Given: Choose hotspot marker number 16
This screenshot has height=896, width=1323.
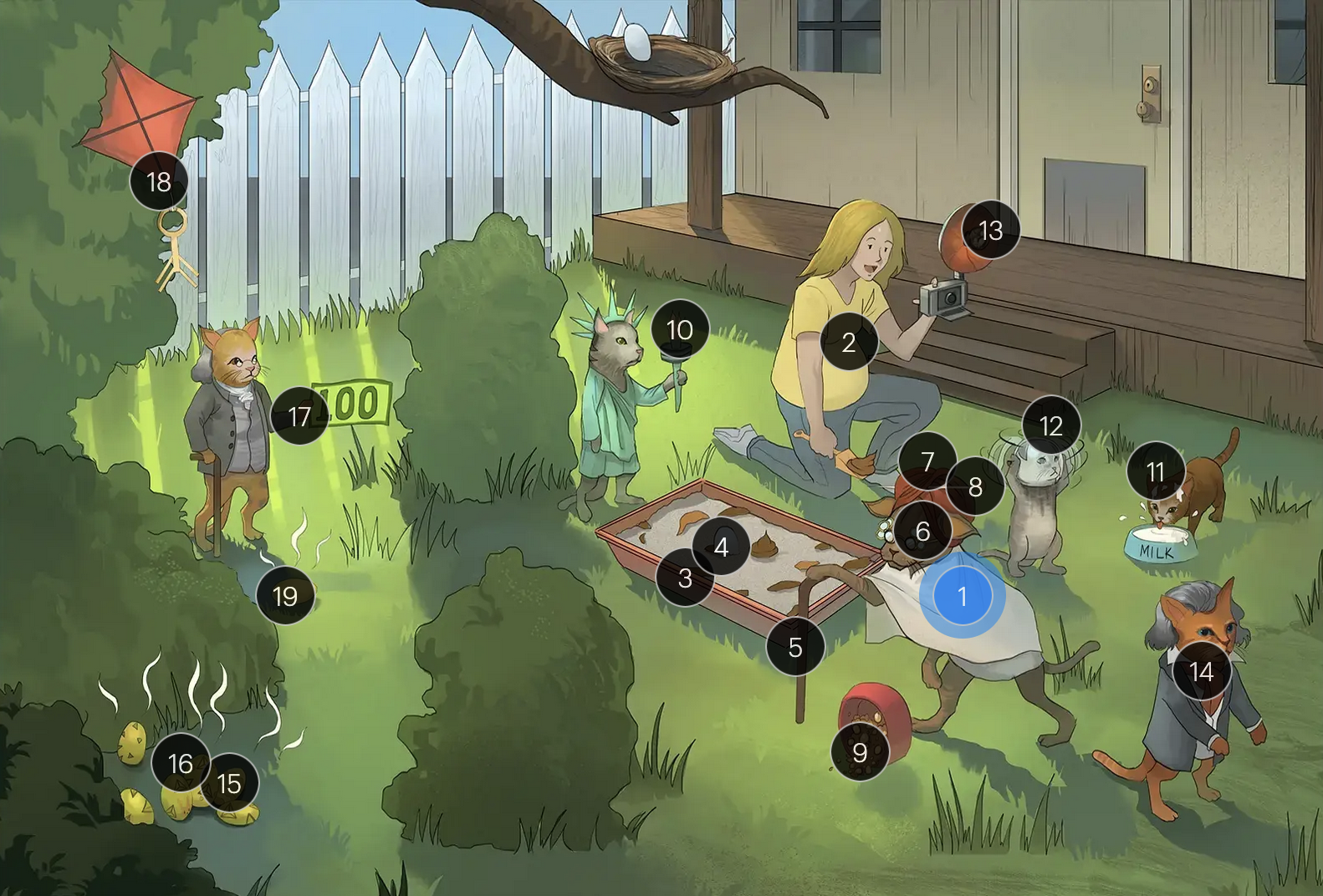Looking at the screenshot, I should (181, 763).
